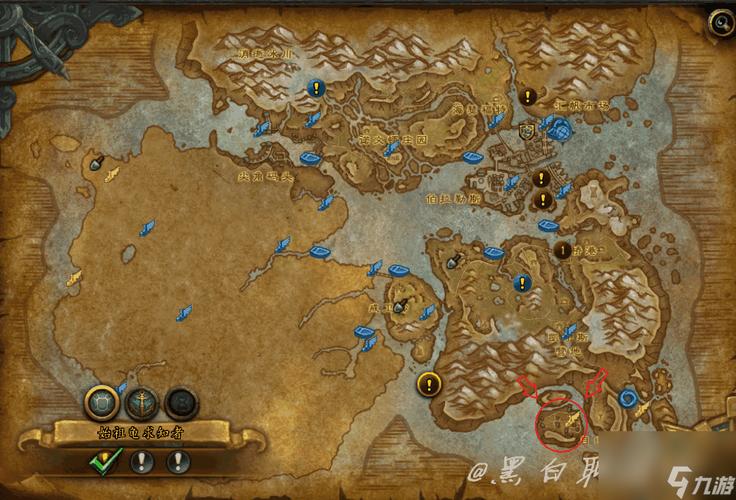Select the blue exclamation marker in northern mountains
The height and width of the screenshot is (500, 736).
click(317, 88)
